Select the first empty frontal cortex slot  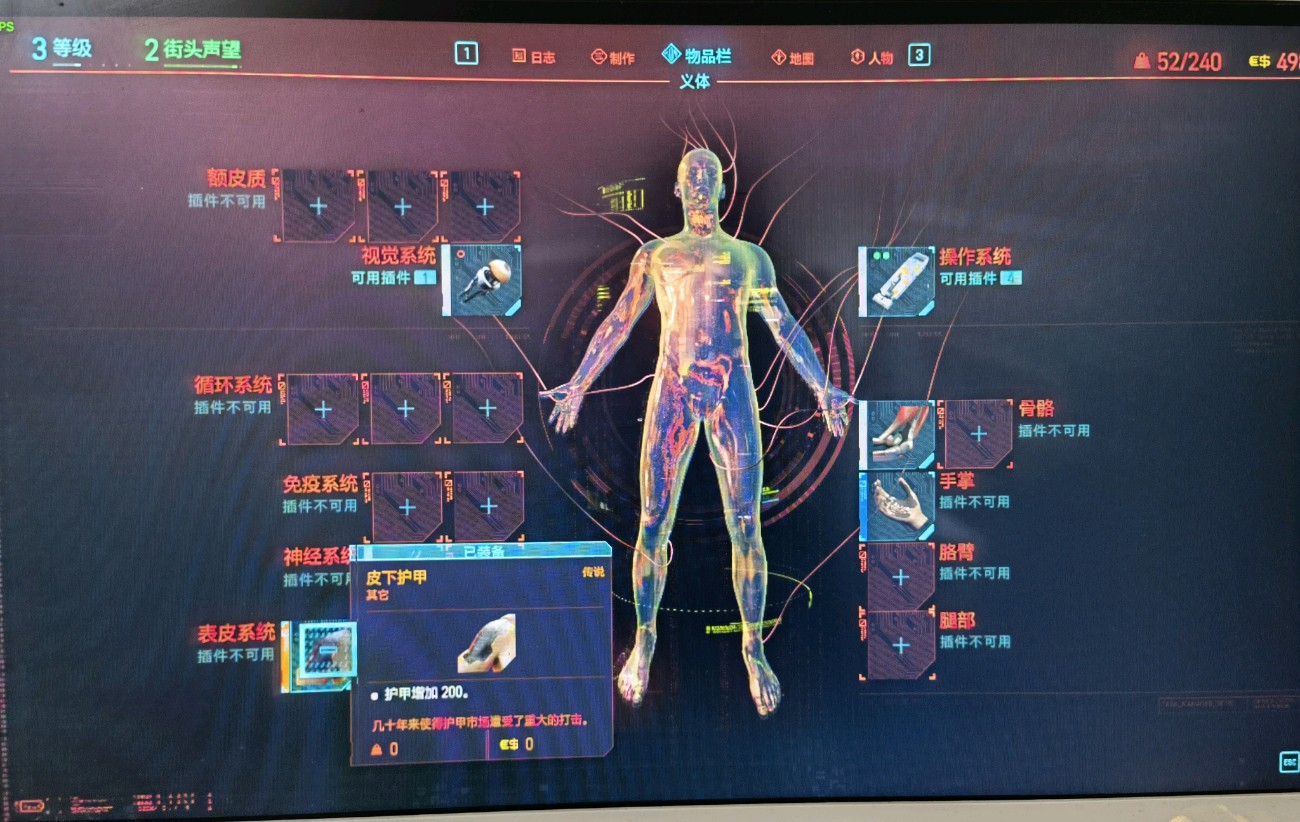pyautogui.click(x=320, y=205)
